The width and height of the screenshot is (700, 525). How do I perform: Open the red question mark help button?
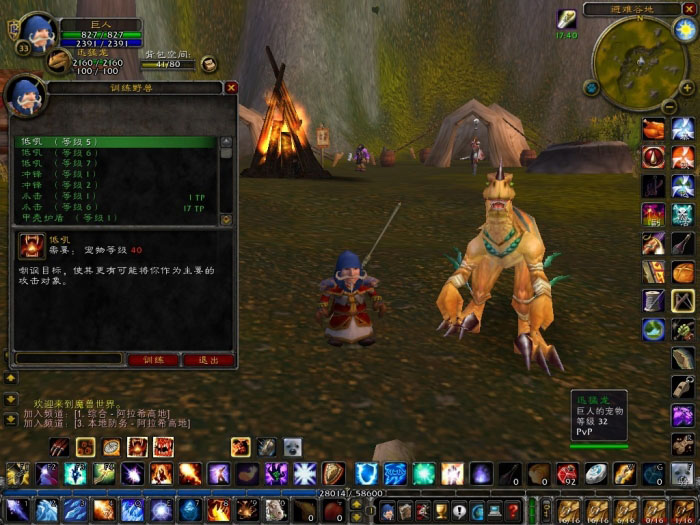pyautogui.click(x=513, y=512)
